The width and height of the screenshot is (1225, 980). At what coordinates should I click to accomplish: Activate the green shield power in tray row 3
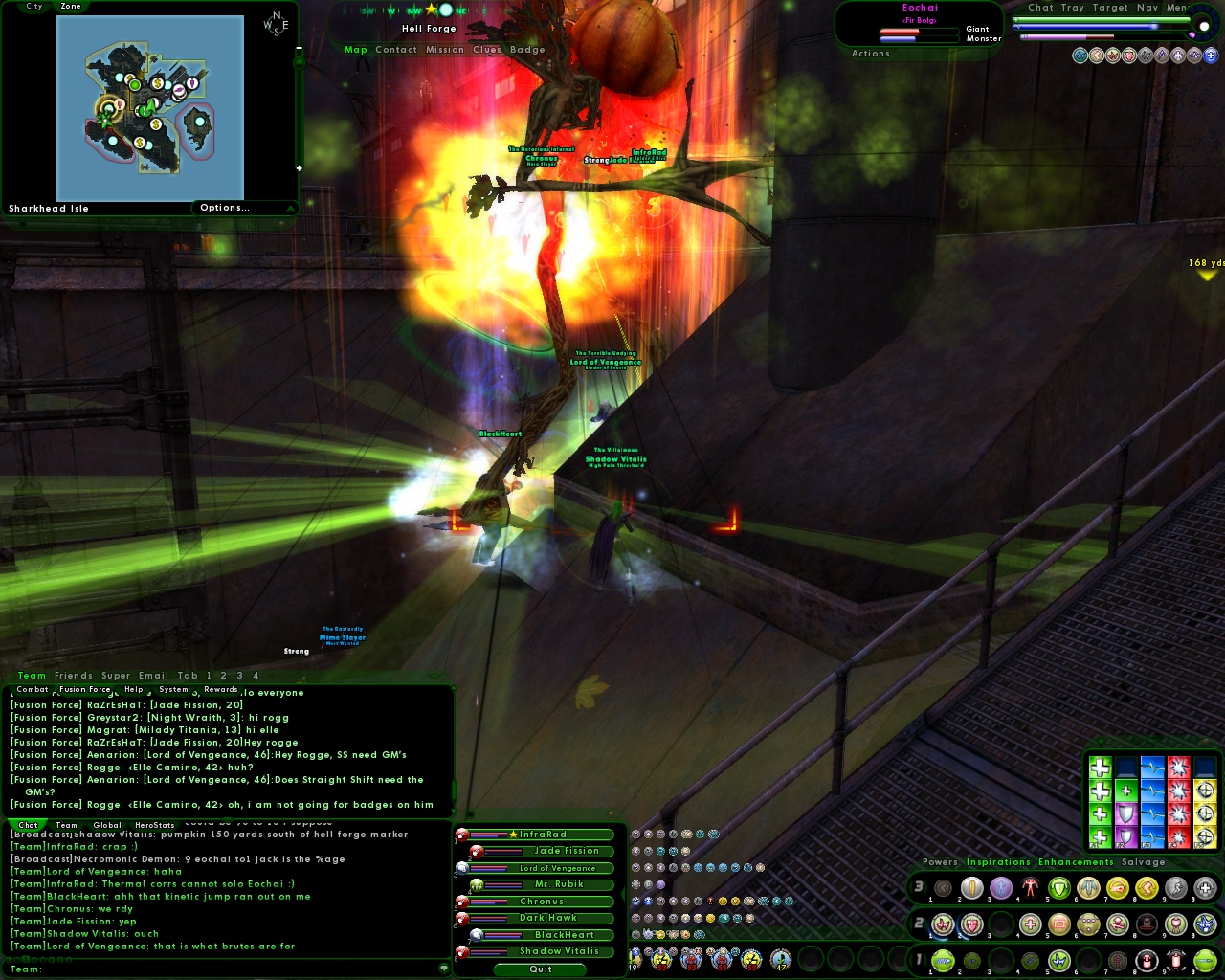pos(1058,888)
